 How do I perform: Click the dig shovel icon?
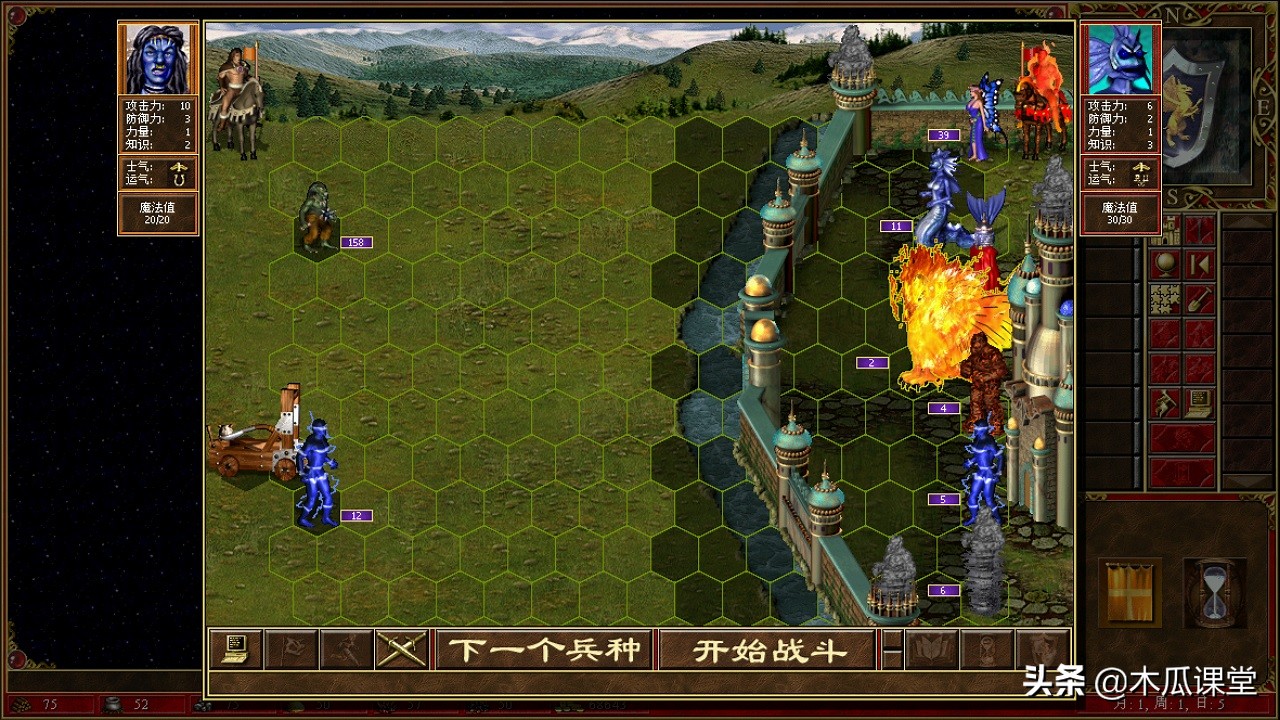coord(1200,298)
